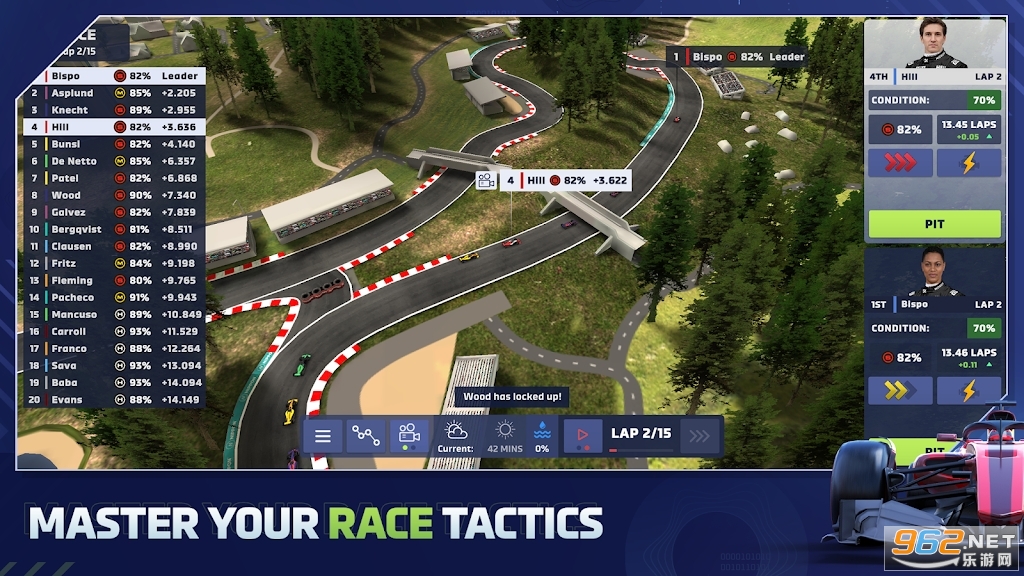Select the Bispo leader tag on track
Viewport: 1024px width, 576px height.
click(x=737, y=57)
